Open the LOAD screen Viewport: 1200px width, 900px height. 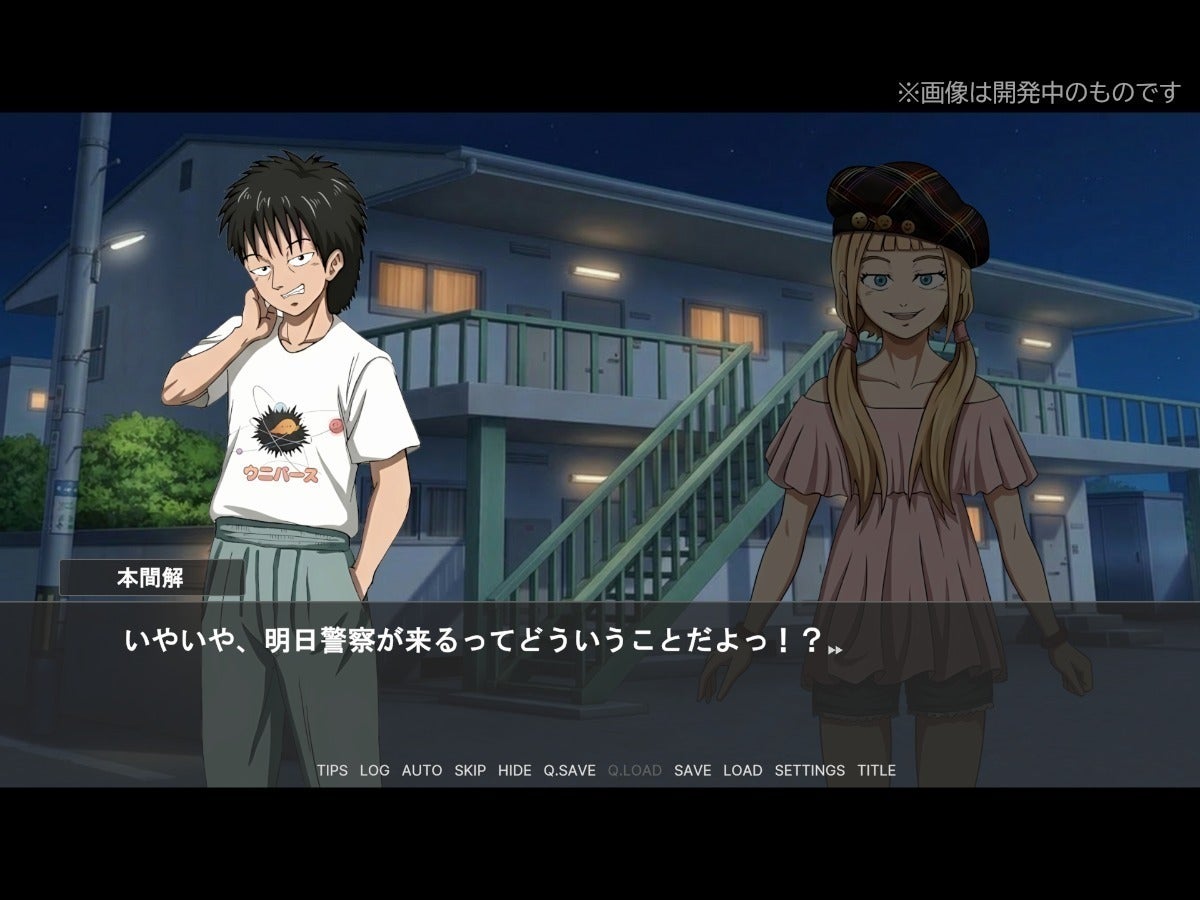742,771
